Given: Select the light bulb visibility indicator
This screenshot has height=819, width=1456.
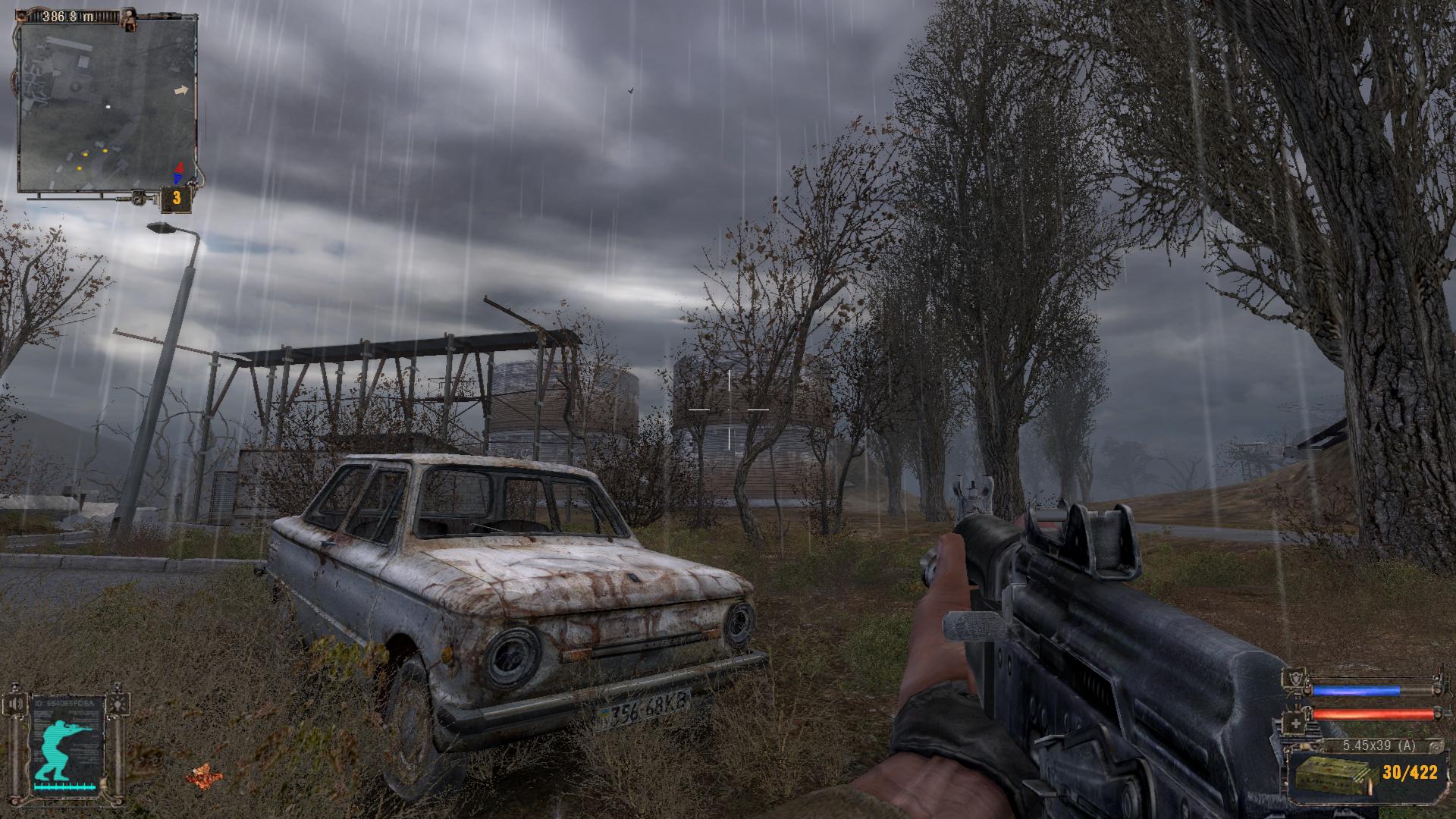Looking at the screenshot, I should click(118, 704).
